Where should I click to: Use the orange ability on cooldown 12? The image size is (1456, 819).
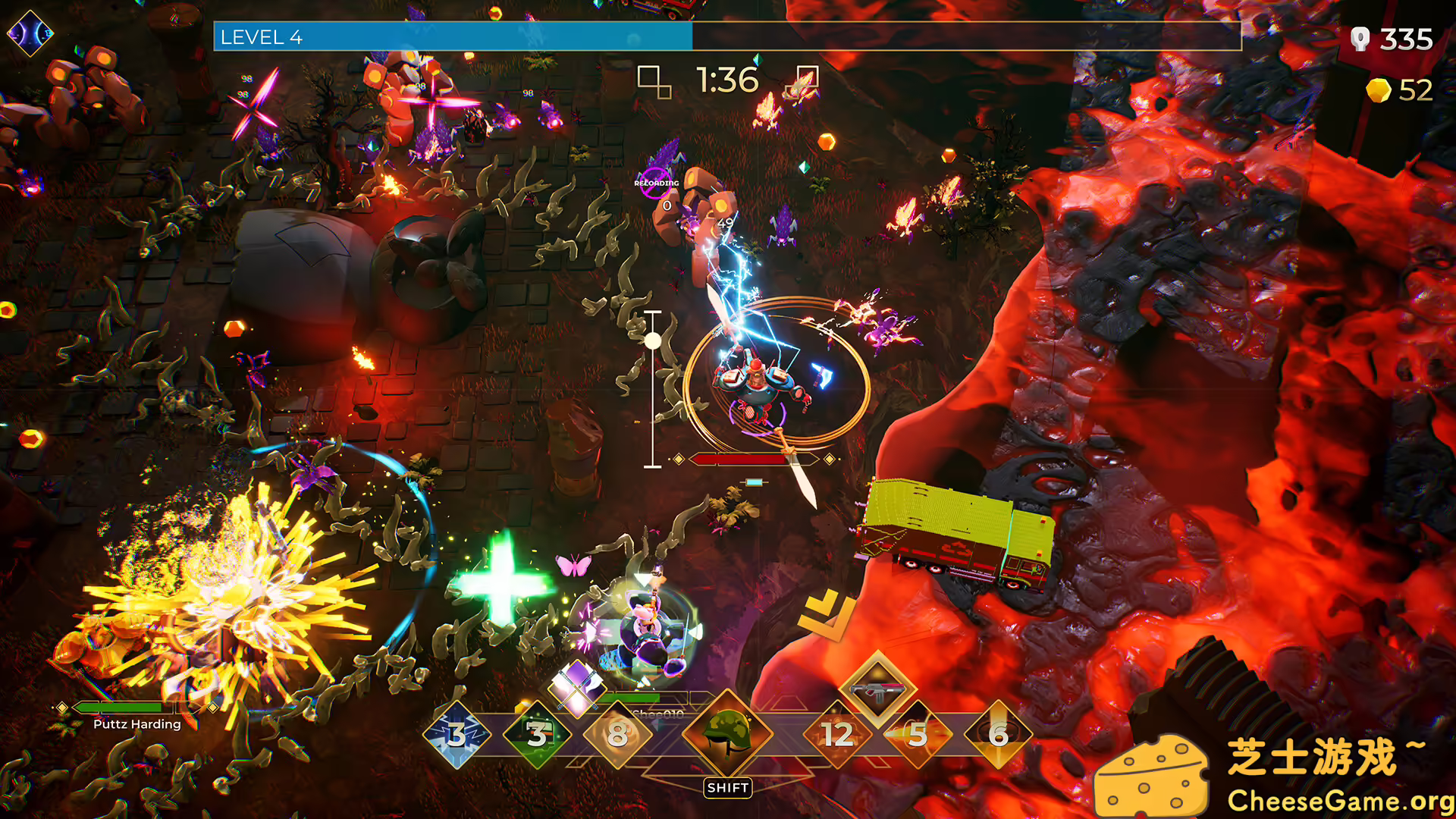click(x=837, y=734)
